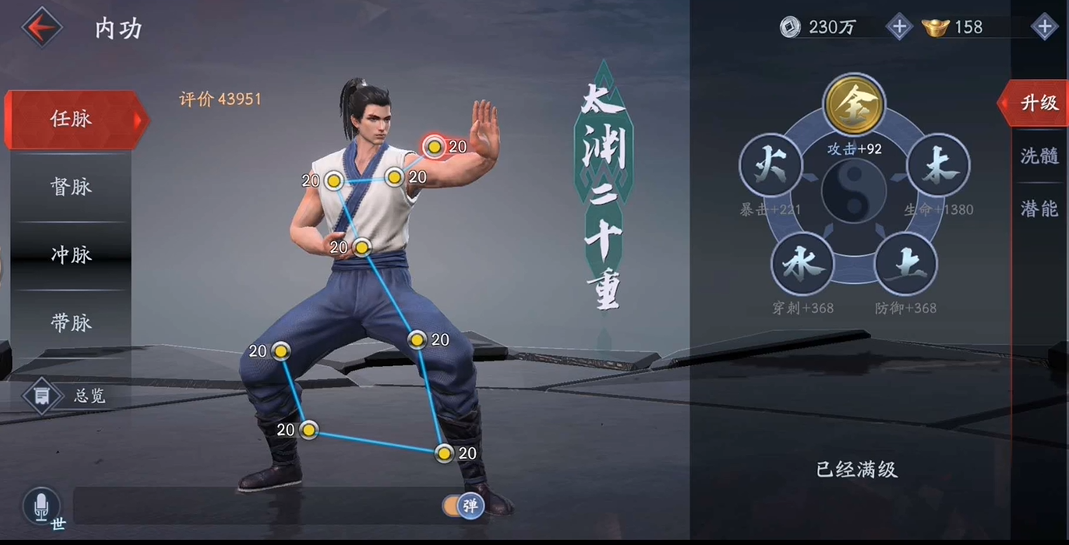Add more silver coins with the plus button
Screen dimensions: 1069x545
(898, 27)
